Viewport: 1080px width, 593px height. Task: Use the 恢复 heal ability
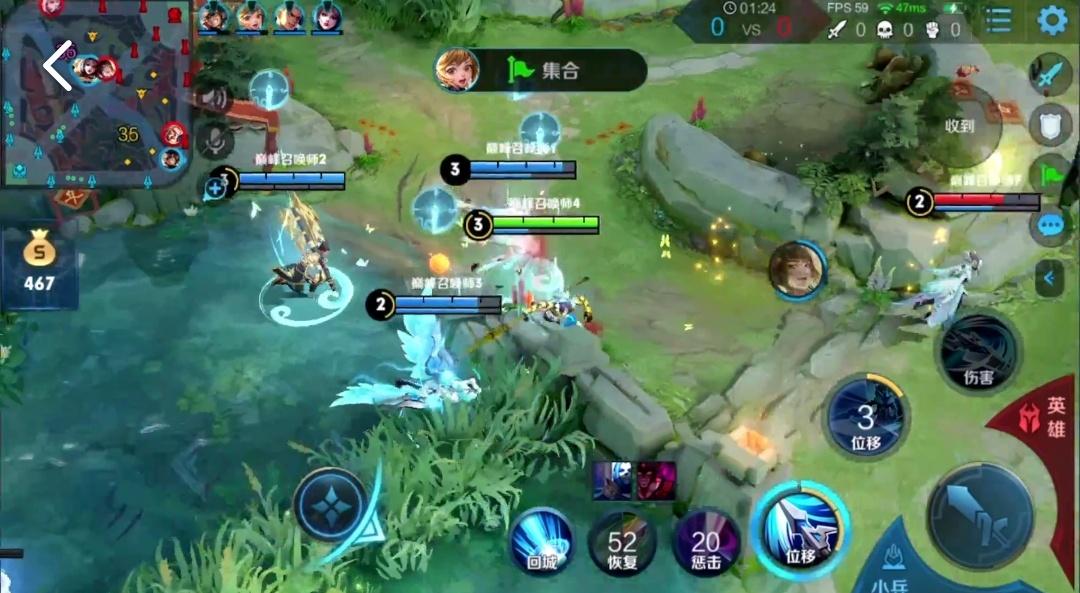(x=622, y=543)
